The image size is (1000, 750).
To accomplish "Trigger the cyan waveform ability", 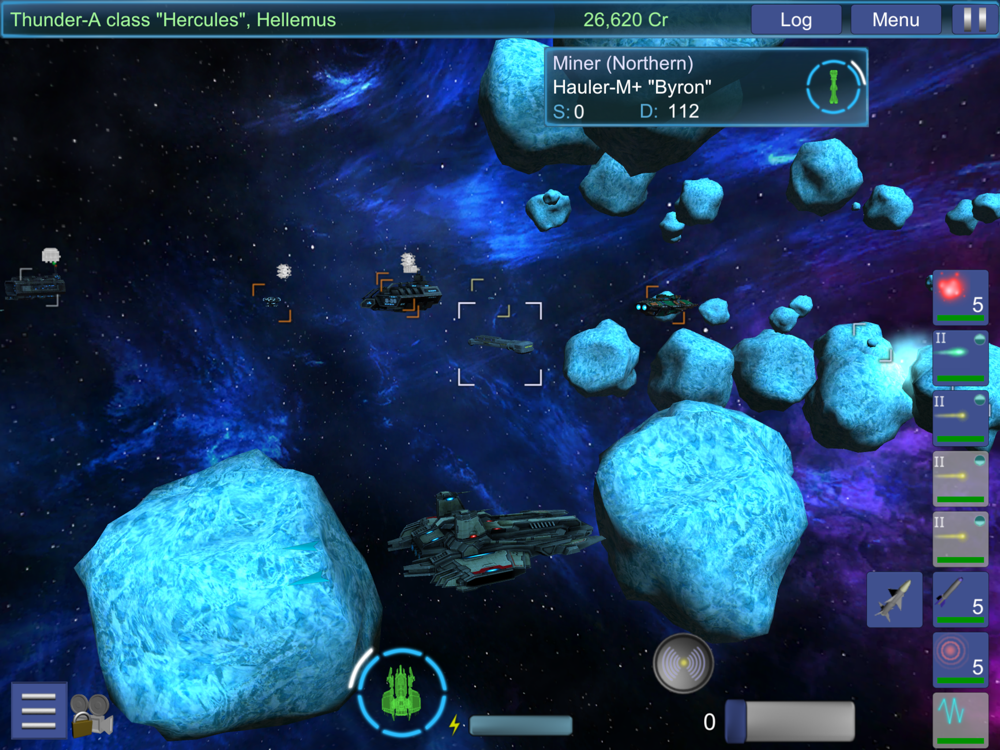I will [x=960, y=718].
